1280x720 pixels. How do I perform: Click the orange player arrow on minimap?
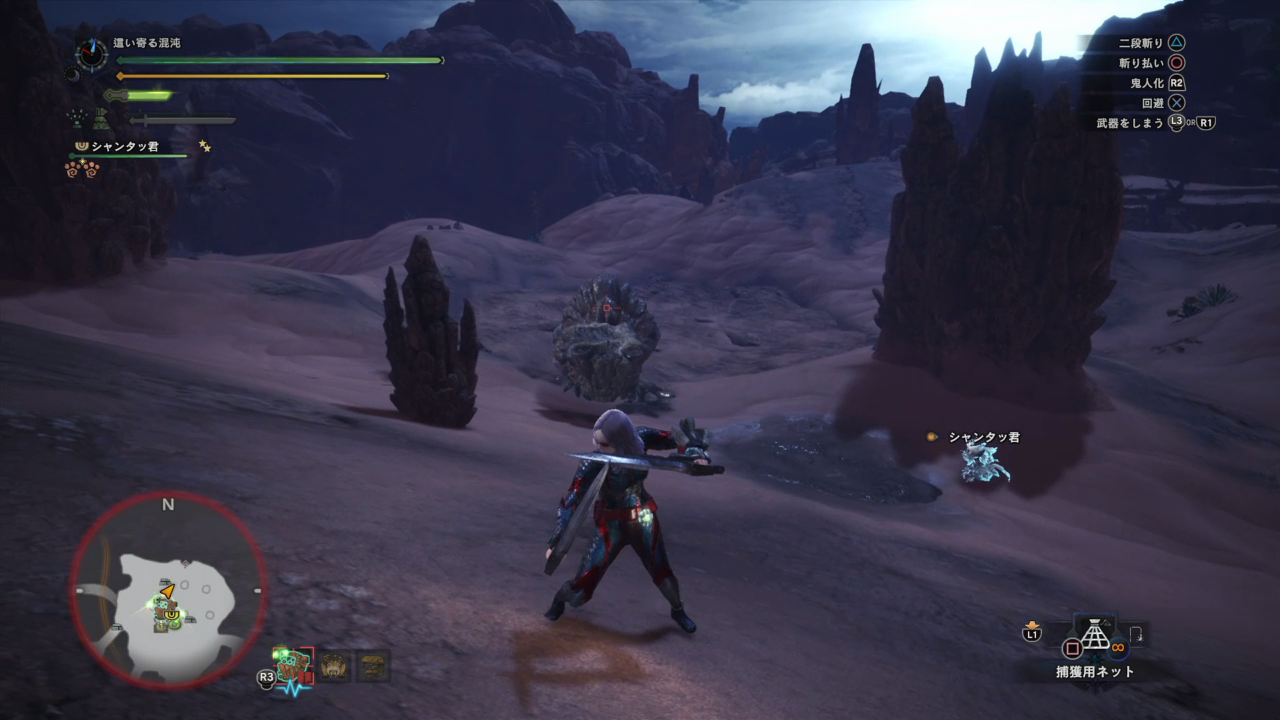[168, 591]
